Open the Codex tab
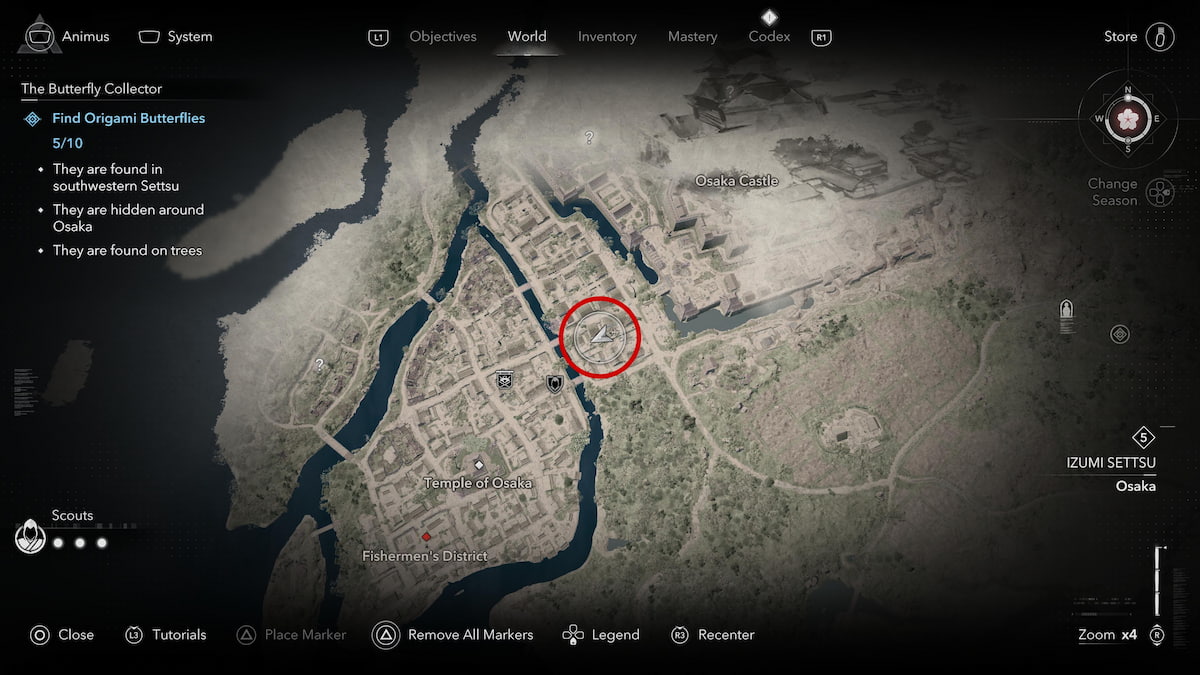The height and width of the screenshot is (675, 1200). pyautogui.click(x=769, y=37)
